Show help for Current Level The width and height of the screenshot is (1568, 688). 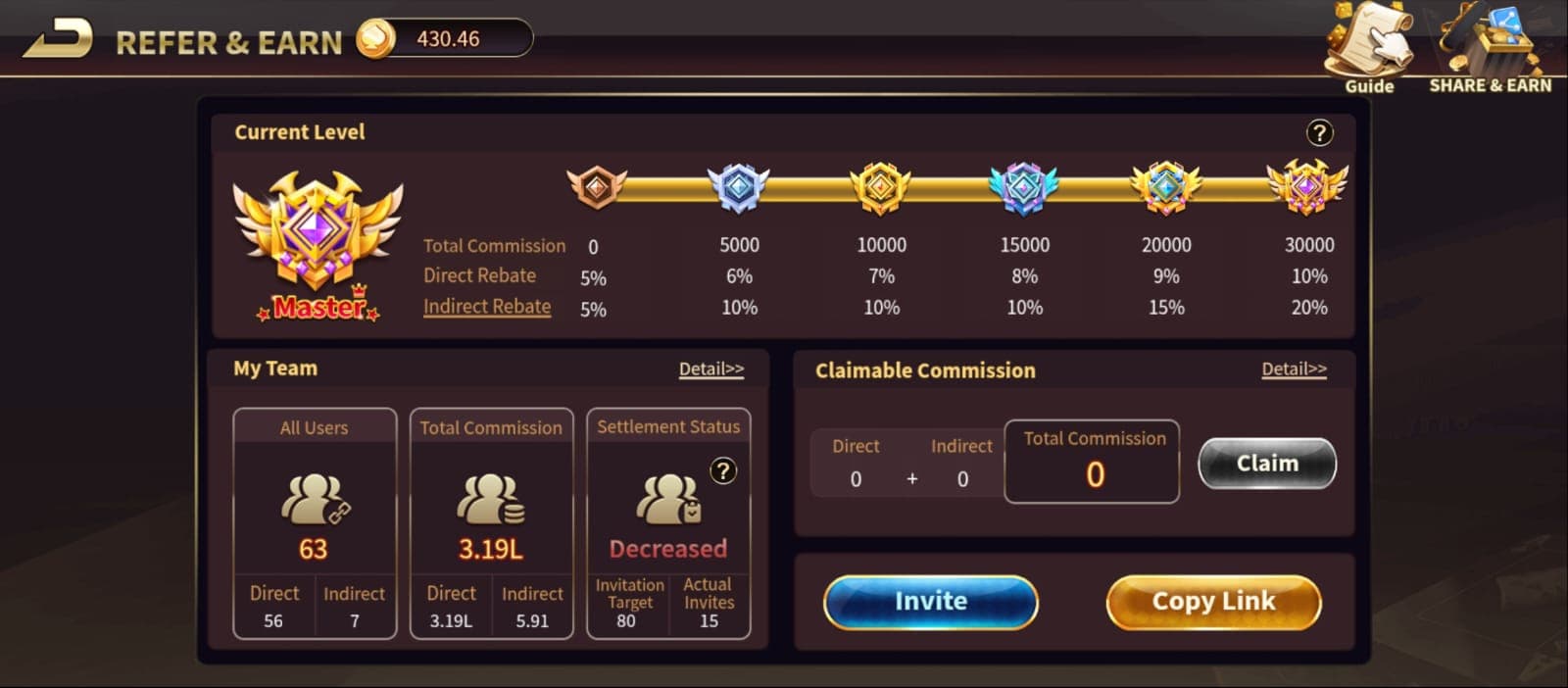coord(1319,132)
